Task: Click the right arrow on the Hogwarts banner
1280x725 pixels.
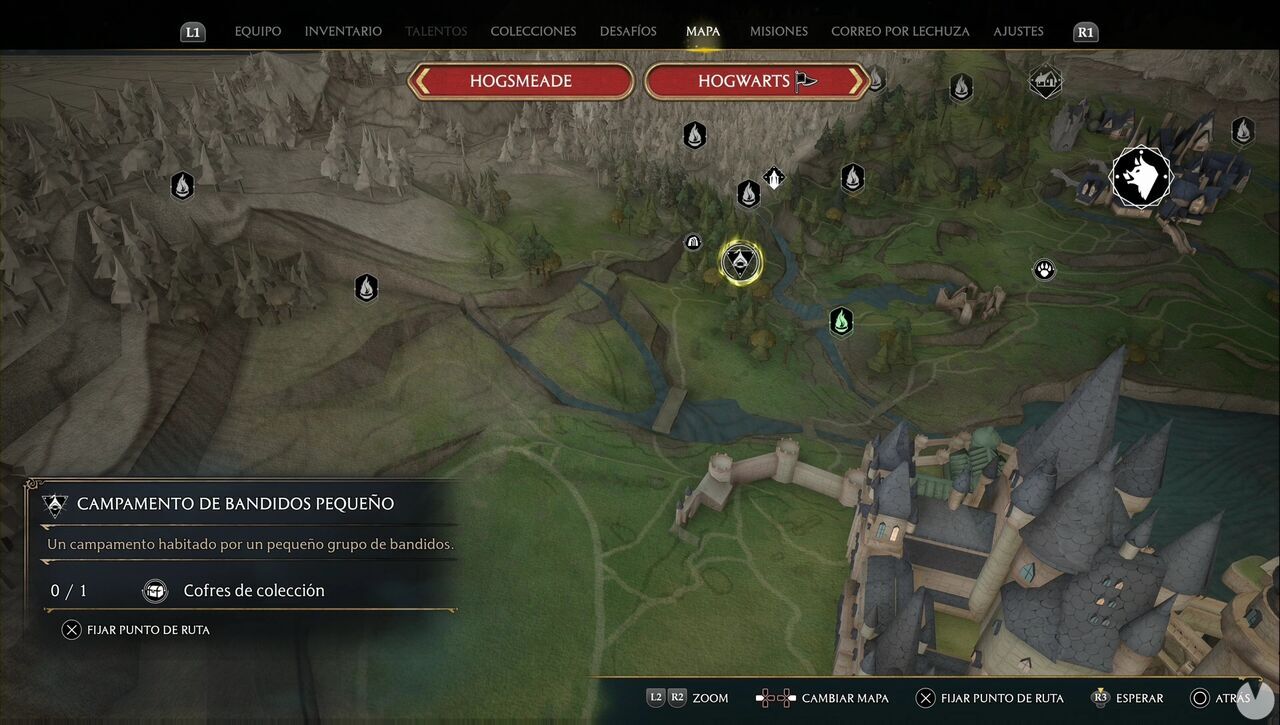Action: (x=858, y=81)
